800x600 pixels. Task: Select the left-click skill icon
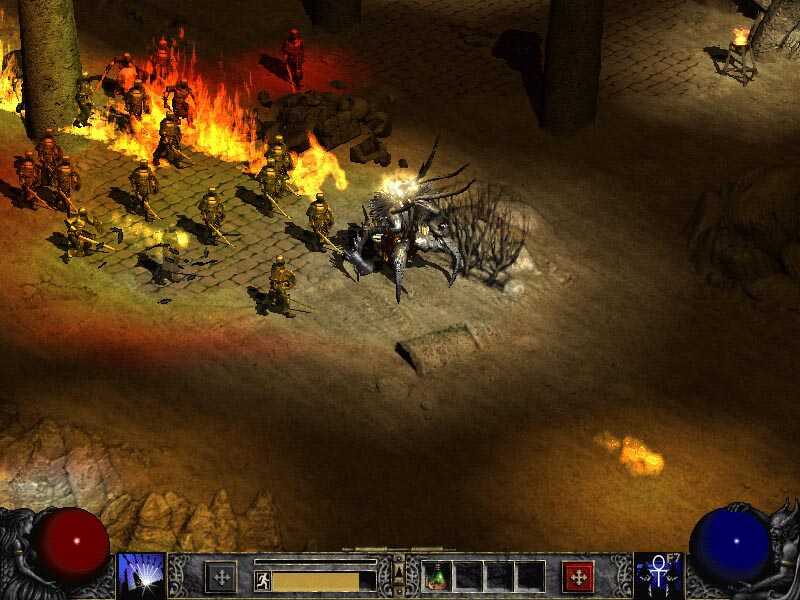click(x=141, y=576)
